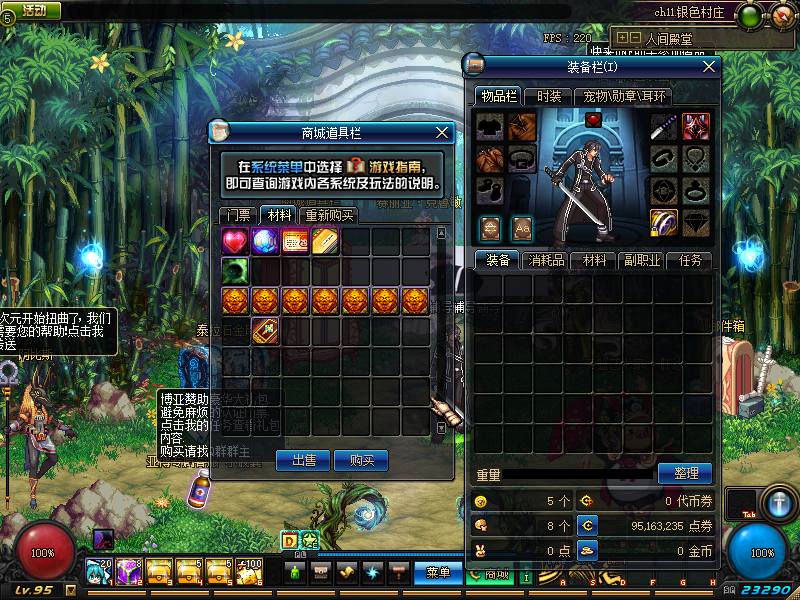Click the 整理 sort inventory button
800x600 pixels.
(685, 473)
